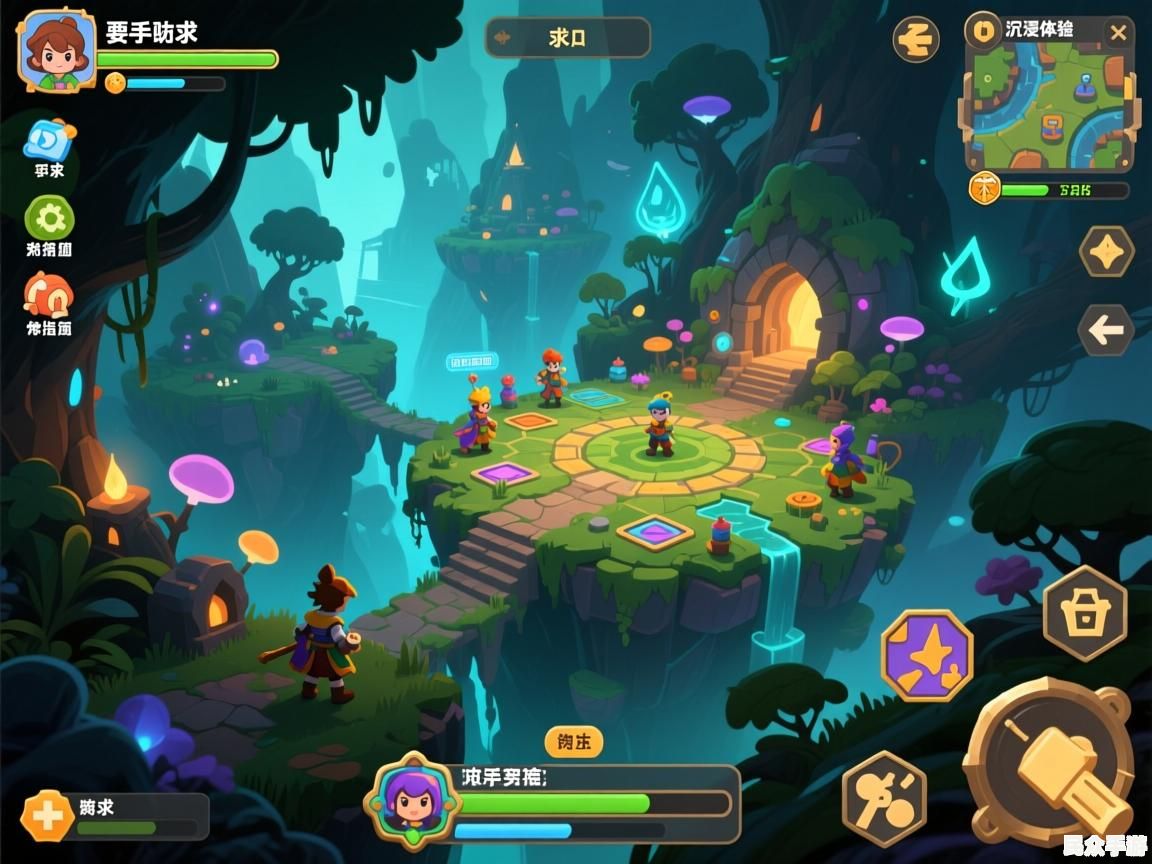Use the crossed tools skill button
This screenshot has width=1152, height=864.
[884, 798]
